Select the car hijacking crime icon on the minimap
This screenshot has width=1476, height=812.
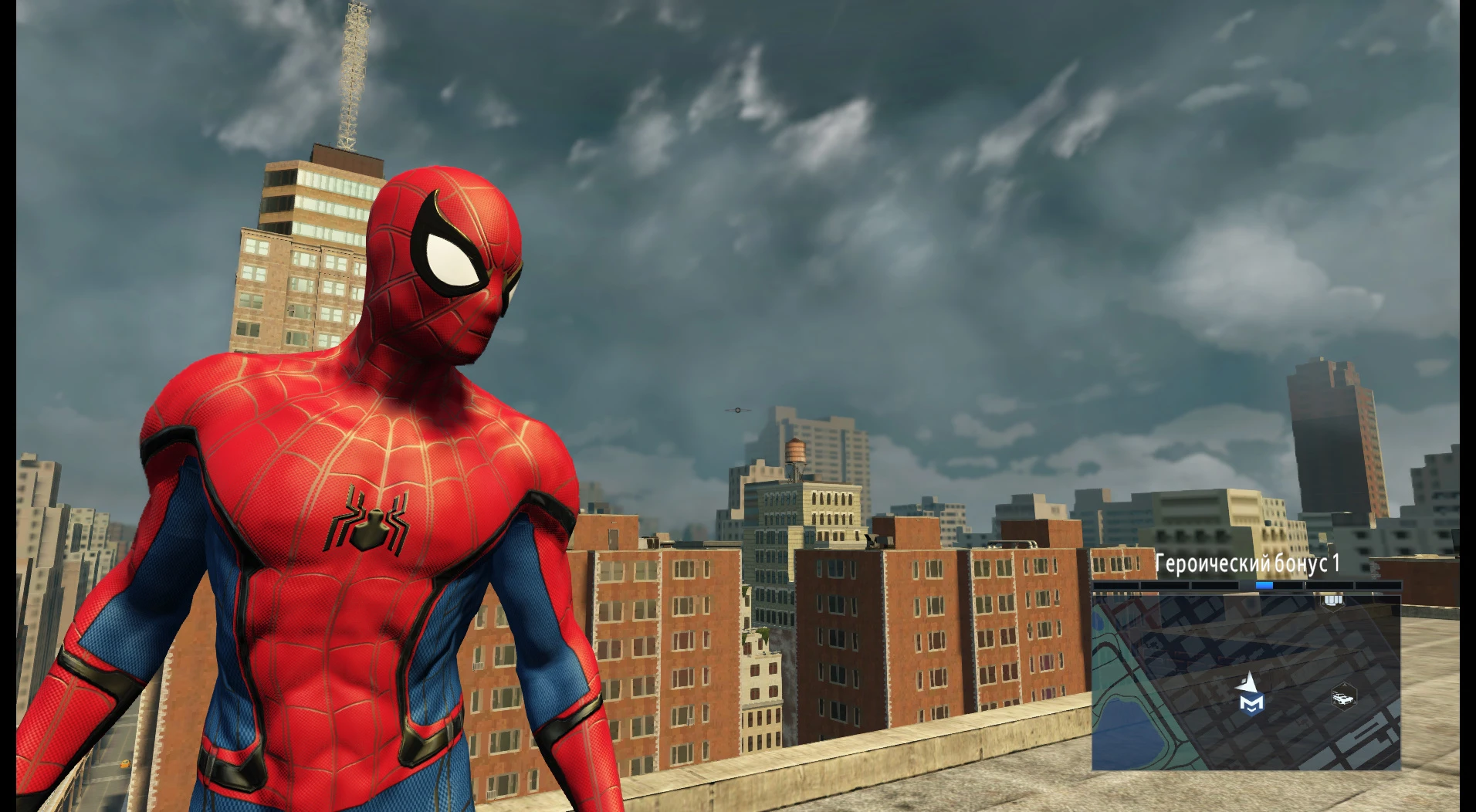[1344, 697]
